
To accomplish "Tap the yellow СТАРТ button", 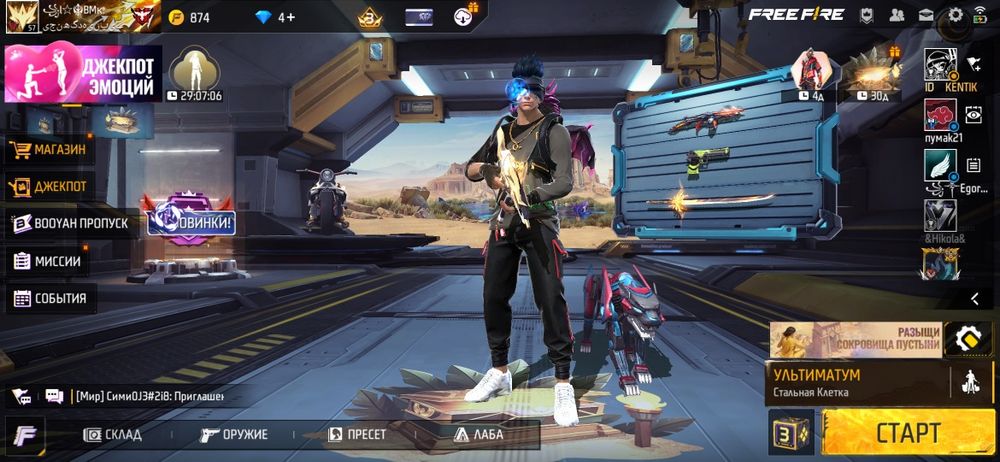I will point(907,433).
